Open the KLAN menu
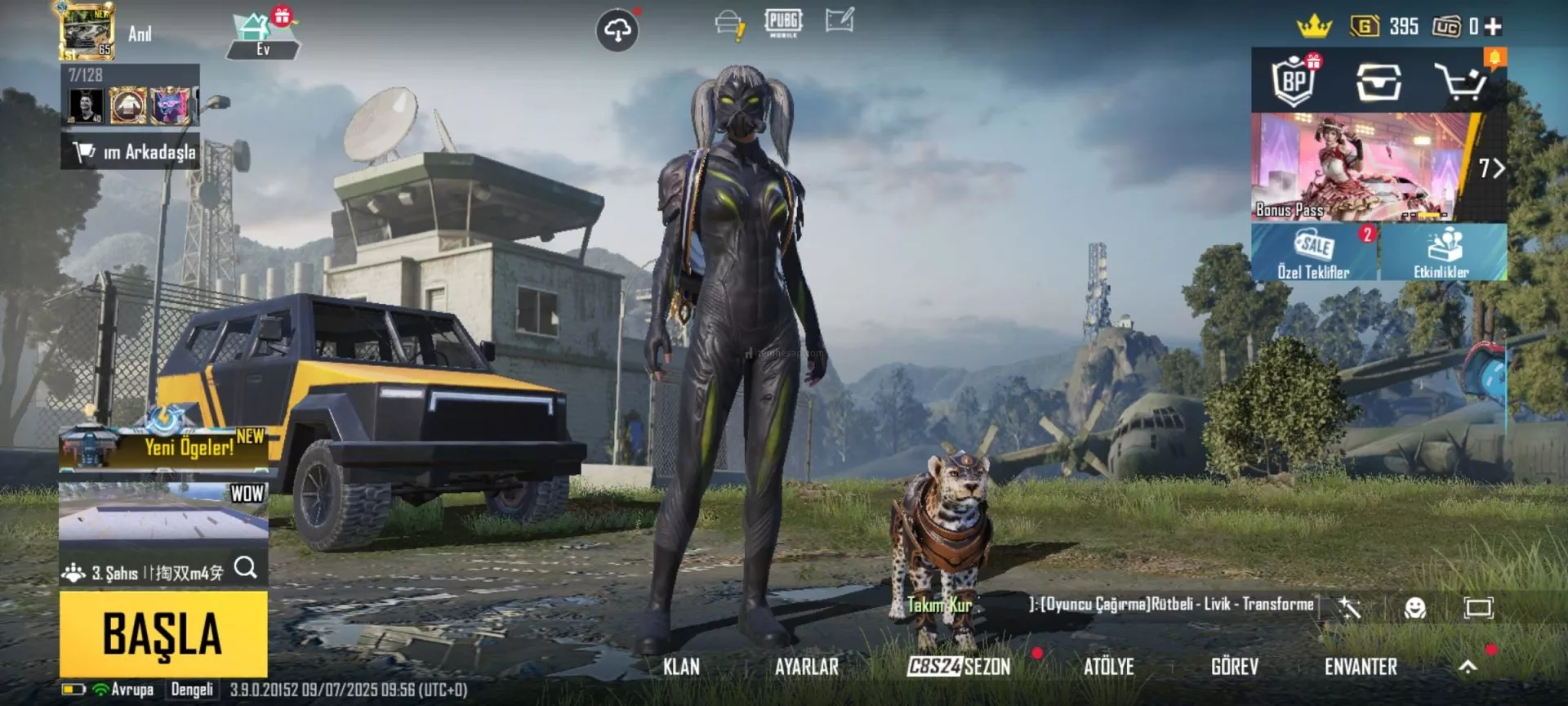Viewport: 1568px width, 706px height. click(681, 667)
